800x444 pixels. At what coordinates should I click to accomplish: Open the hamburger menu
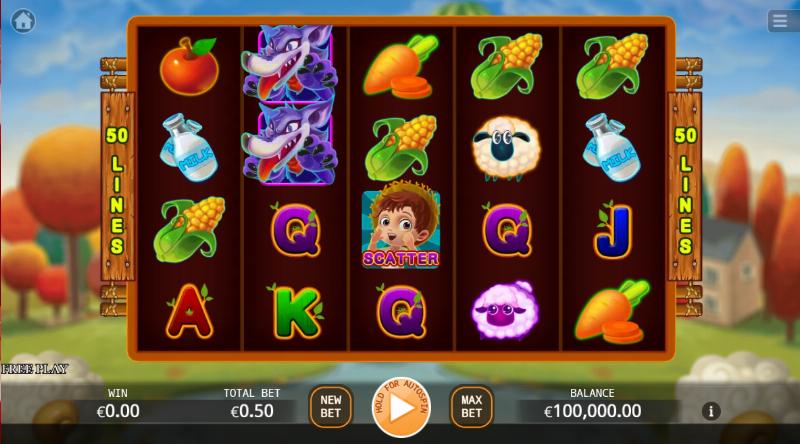tap(779, 20)
